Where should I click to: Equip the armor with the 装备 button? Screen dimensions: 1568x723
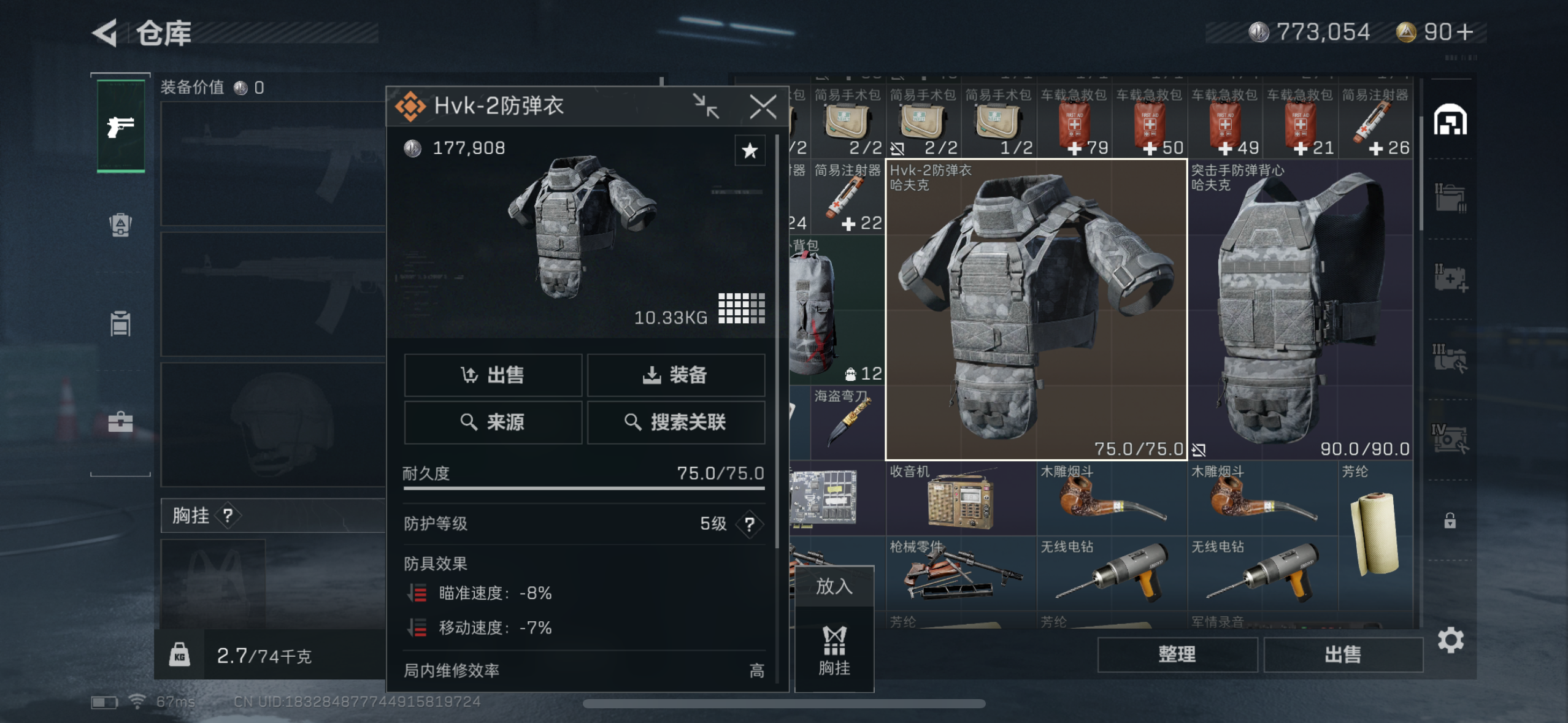675,375
